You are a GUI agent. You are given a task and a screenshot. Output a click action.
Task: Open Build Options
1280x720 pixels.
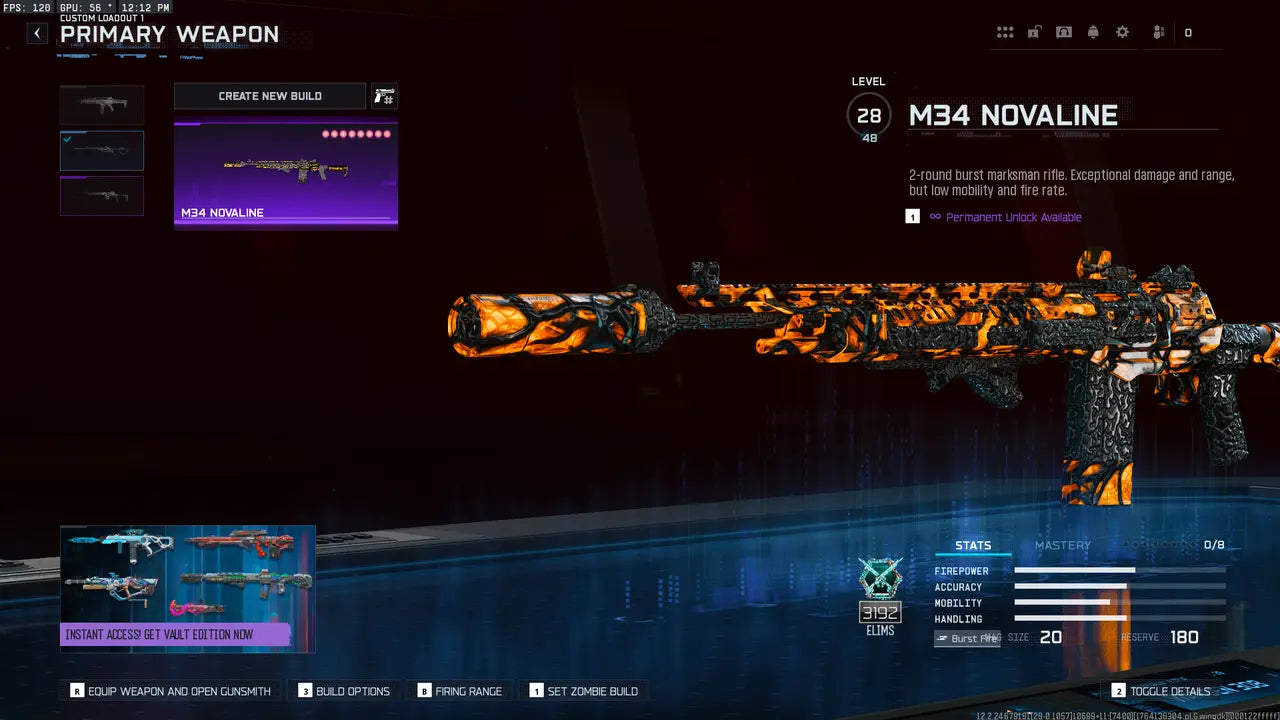tap(344, 691)
